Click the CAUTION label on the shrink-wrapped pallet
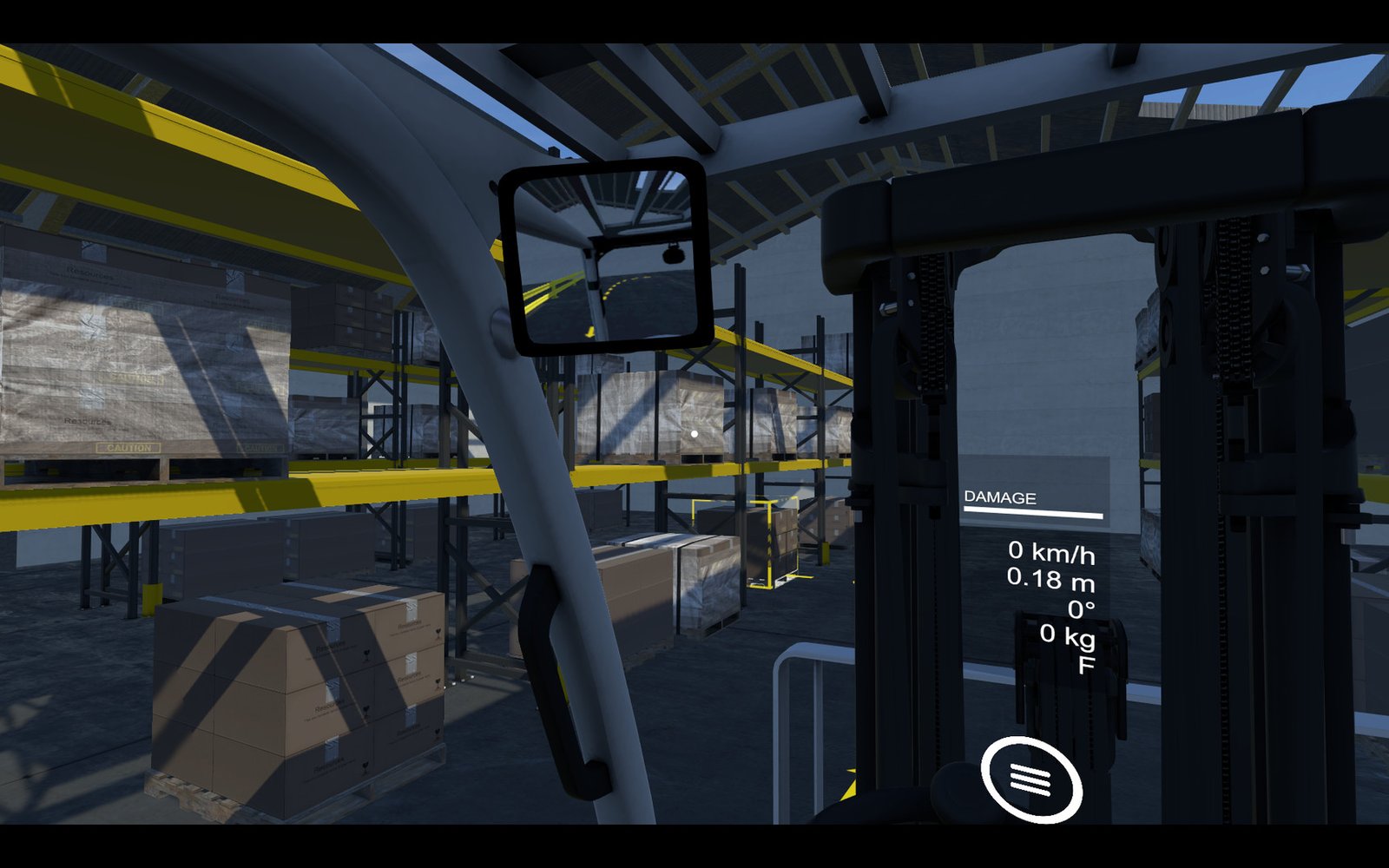Screen dimensions: 1389x868 coord(128,445)
